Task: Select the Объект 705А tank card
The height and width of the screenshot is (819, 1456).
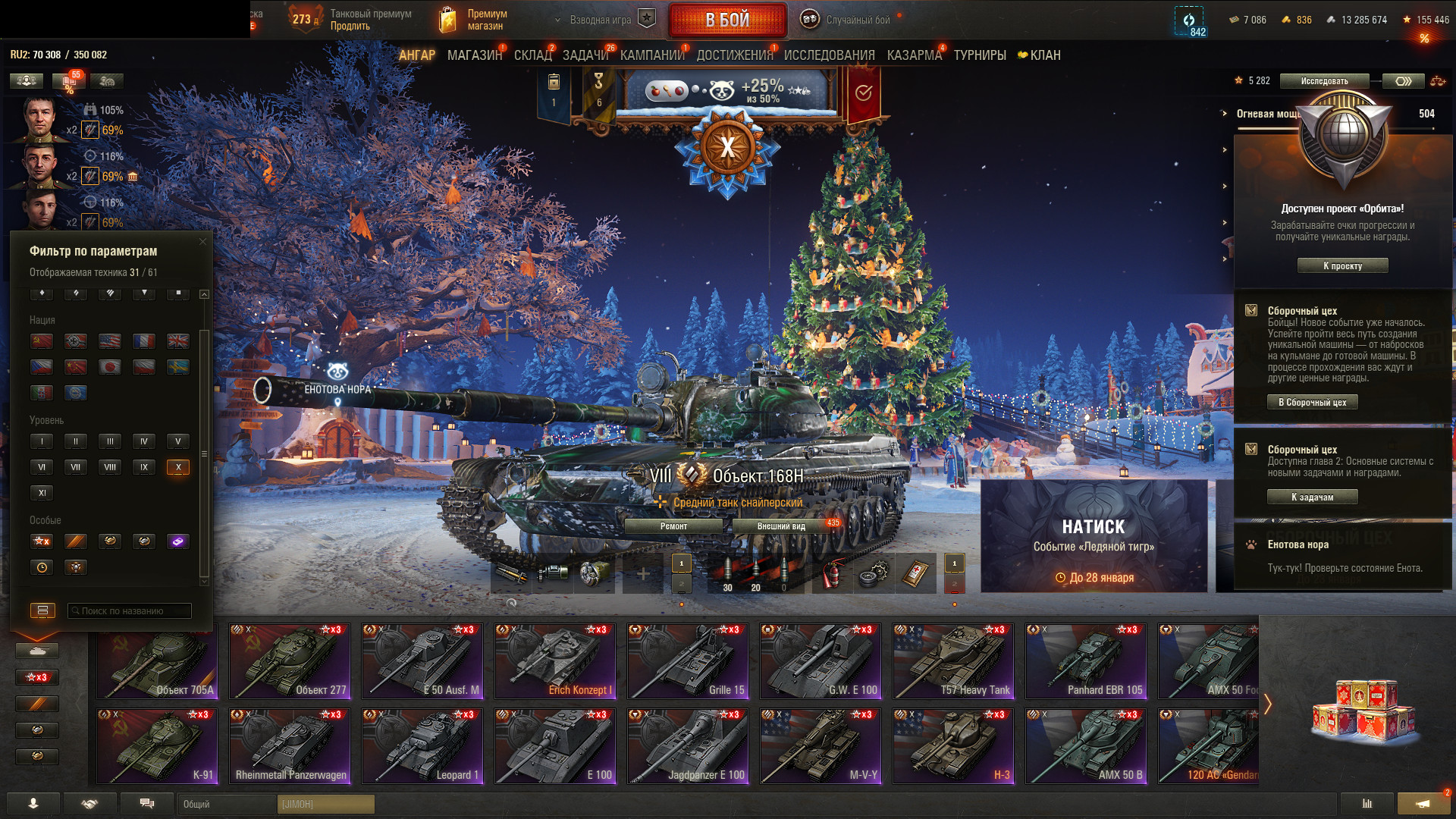Action: tap(157, 661)
